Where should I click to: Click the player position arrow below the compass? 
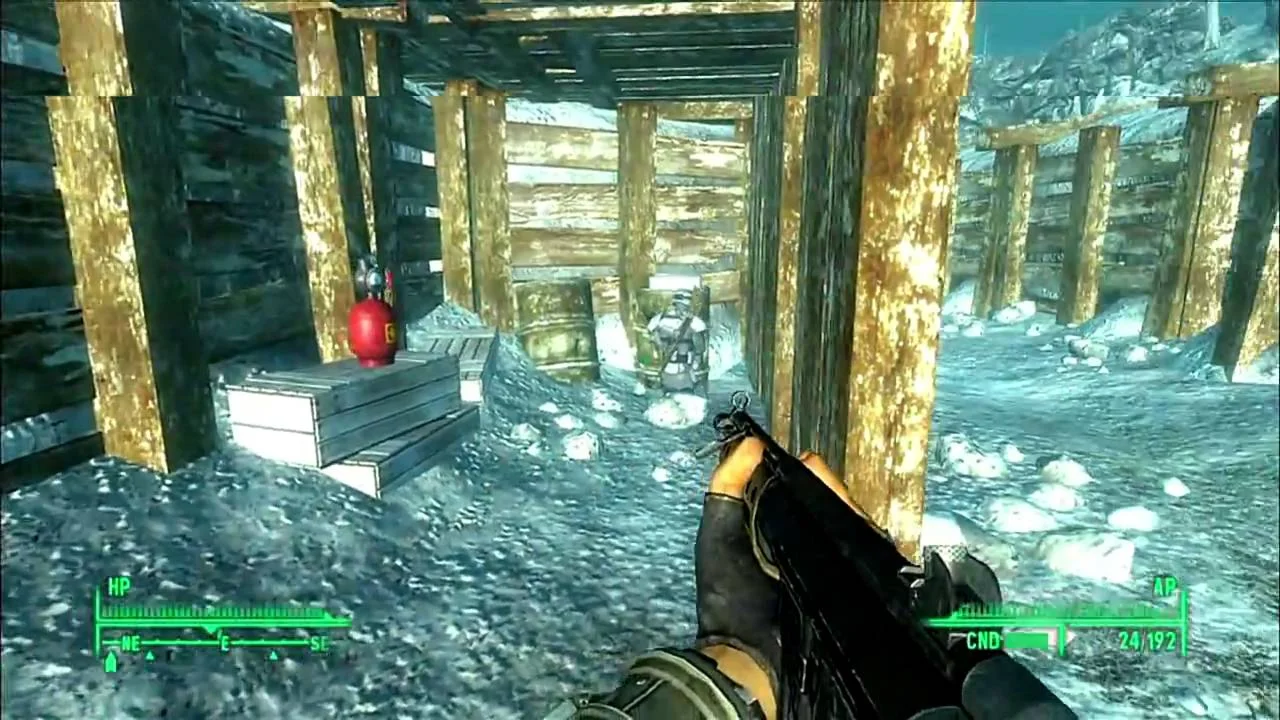click(x=110, y=660)
